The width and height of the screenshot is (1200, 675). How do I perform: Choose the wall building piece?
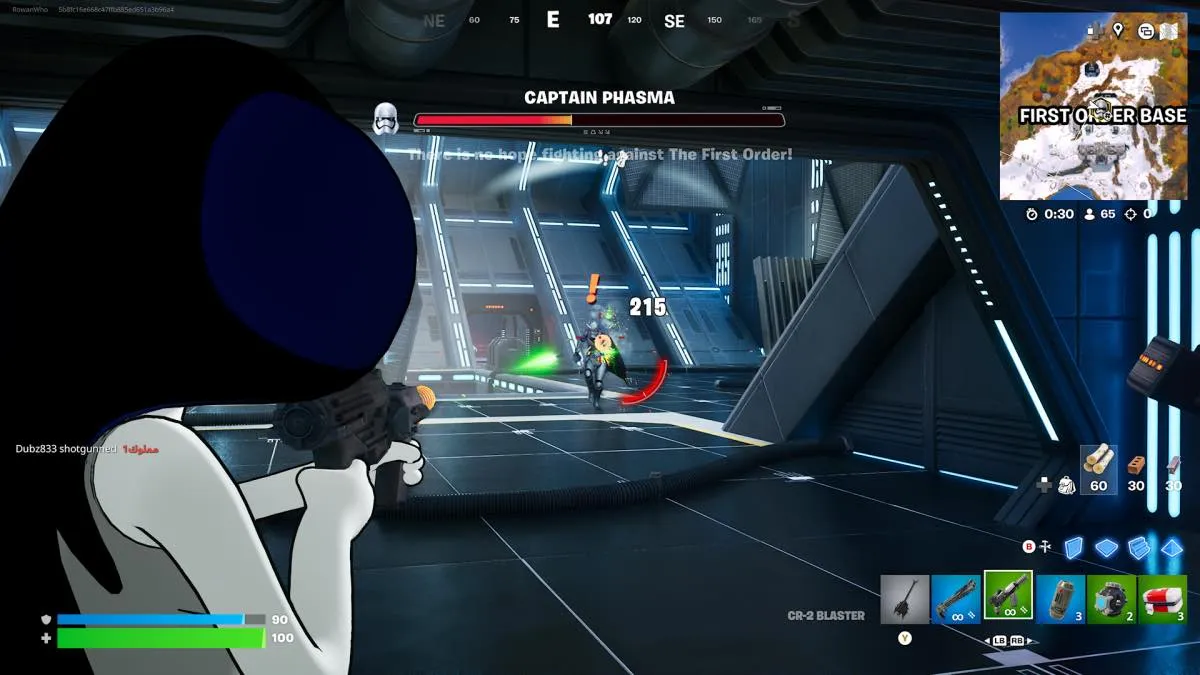[1073, 547]
